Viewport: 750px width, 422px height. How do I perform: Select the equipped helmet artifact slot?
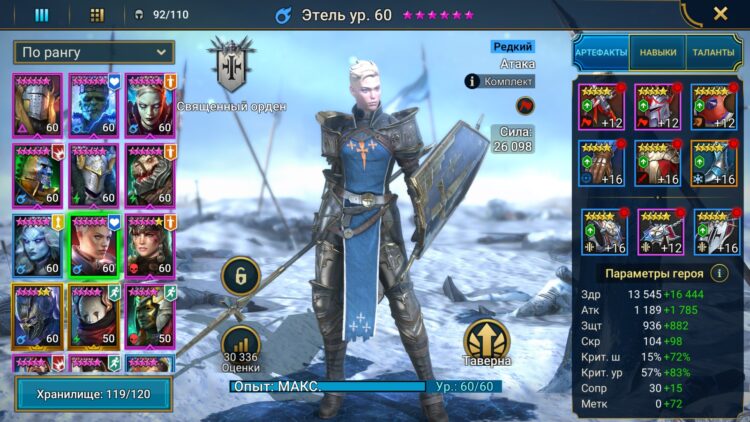pos(658,107)
